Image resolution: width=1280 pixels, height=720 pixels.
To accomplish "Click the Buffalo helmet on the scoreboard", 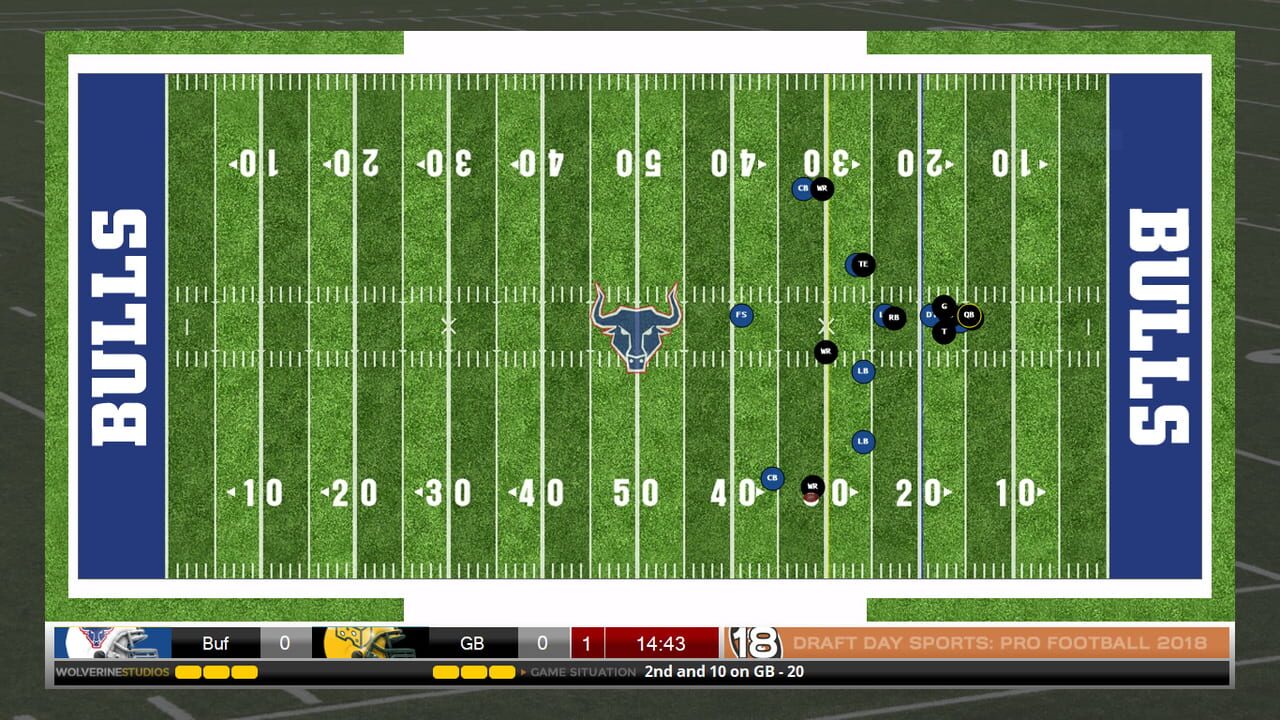I will (105, 642).
